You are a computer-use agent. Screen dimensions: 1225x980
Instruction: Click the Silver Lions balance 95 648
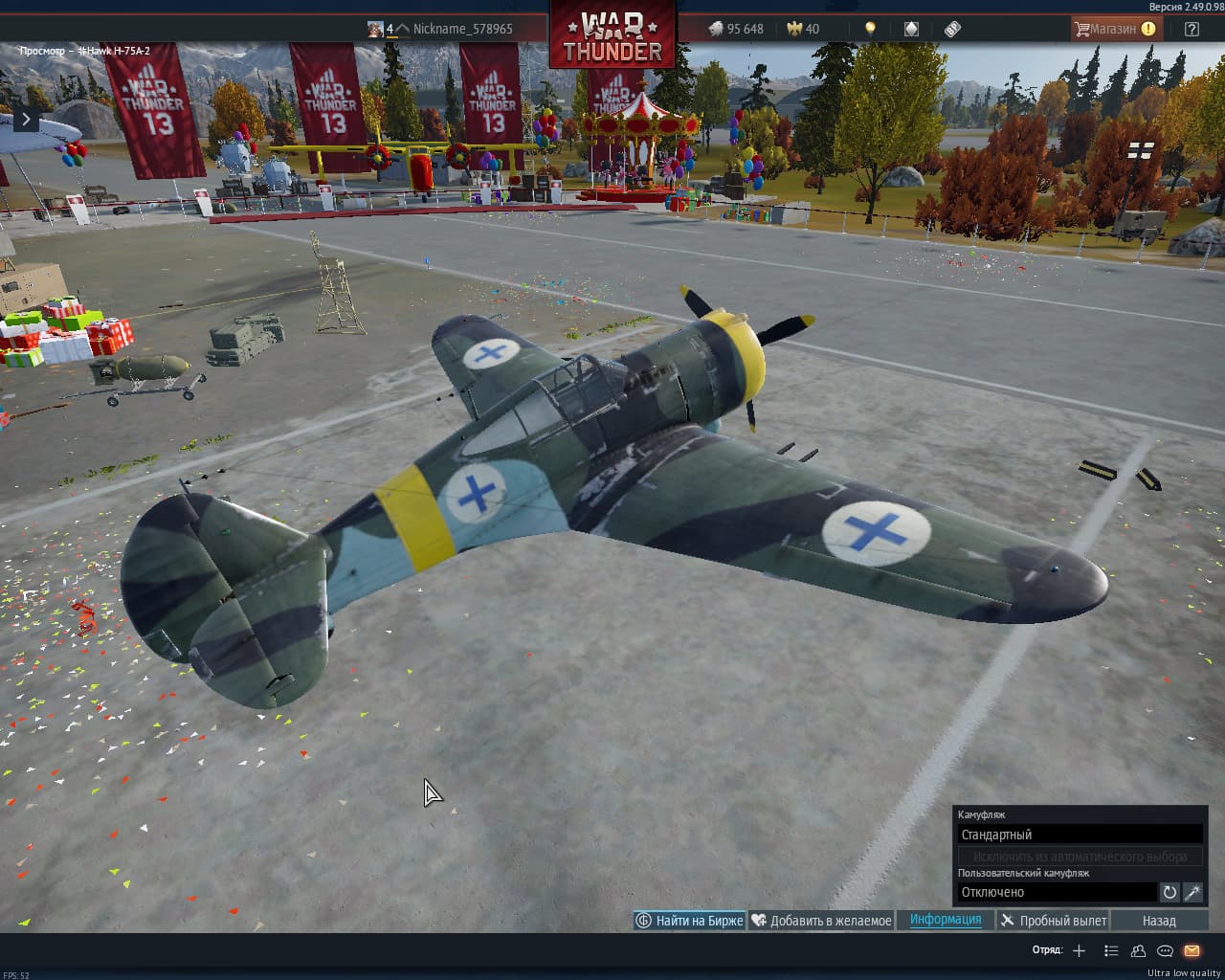[736, 29]
